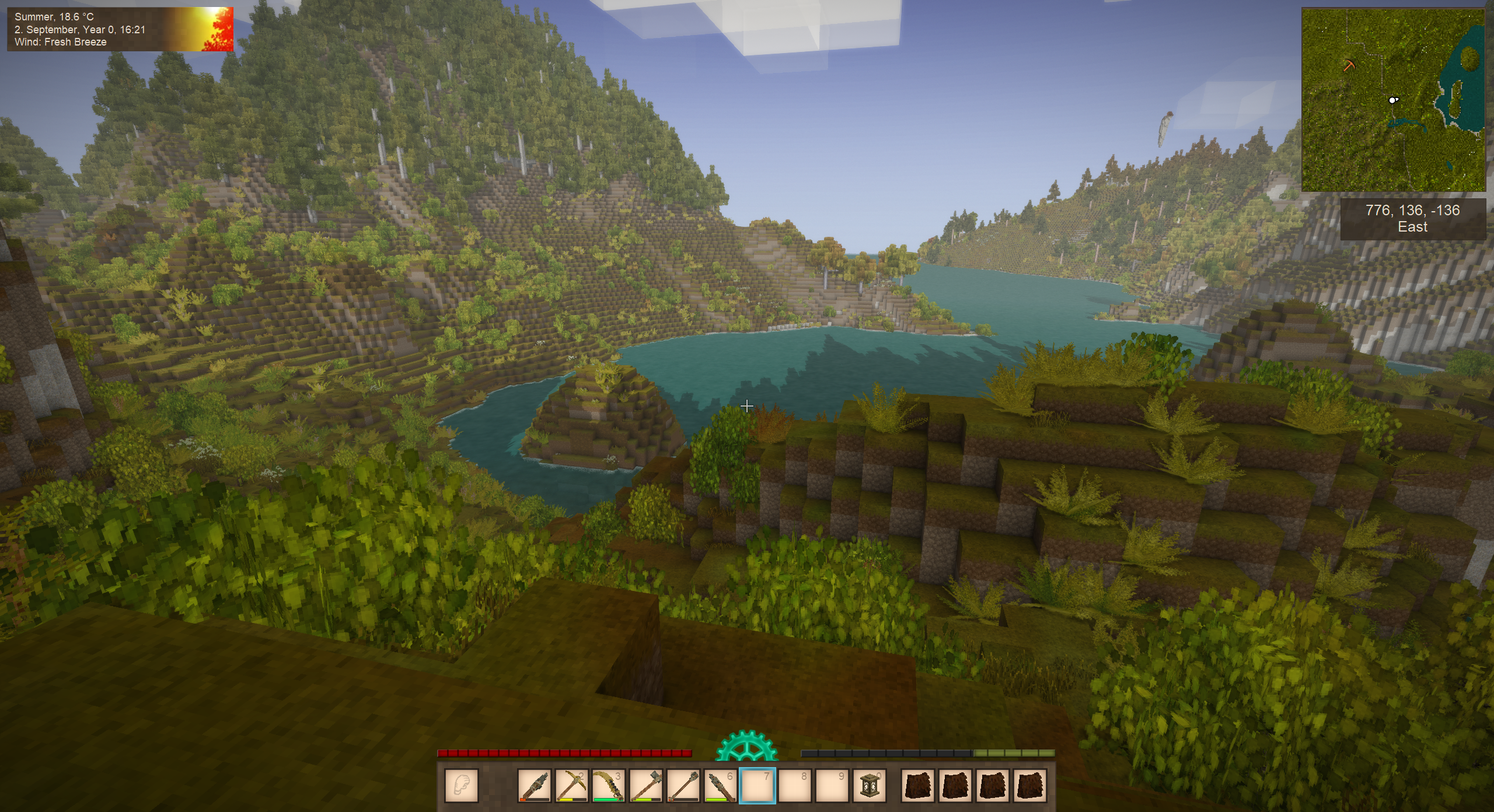This screenshot has width=1494, height=812.
Task: Pick the lantern in the hotbar
Action: [869, 786]
